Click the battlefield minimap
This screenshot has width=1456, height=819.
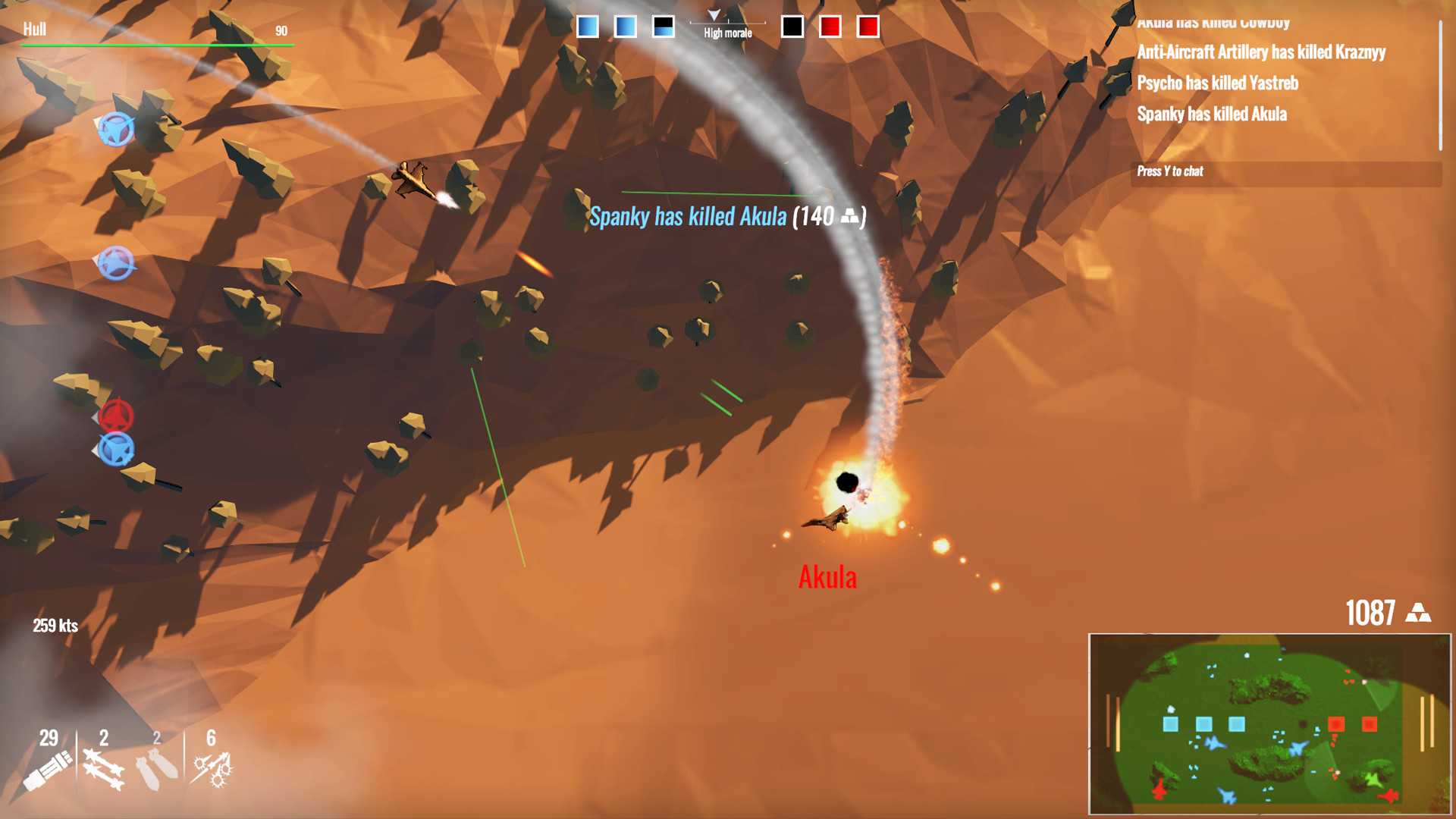pyautogui.click(x=1269, y=724)
